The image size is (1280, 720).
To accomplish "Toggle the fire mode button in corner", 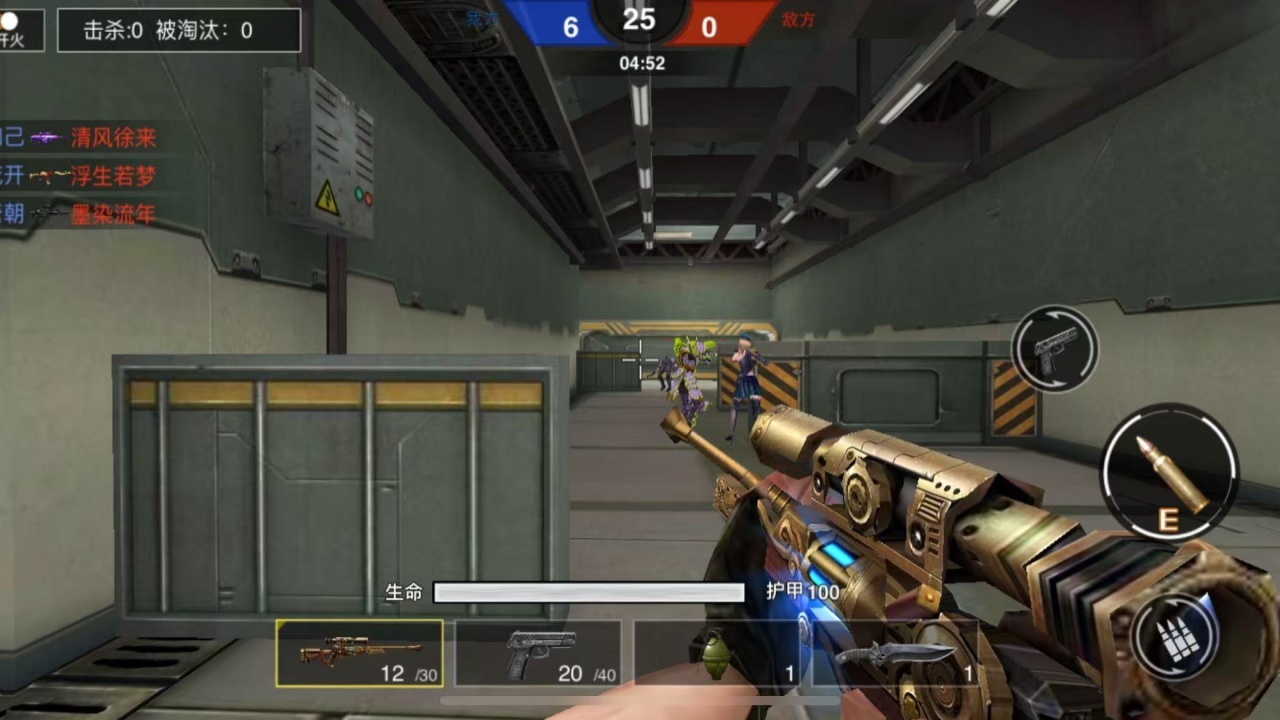I will [x=20, y=30].
